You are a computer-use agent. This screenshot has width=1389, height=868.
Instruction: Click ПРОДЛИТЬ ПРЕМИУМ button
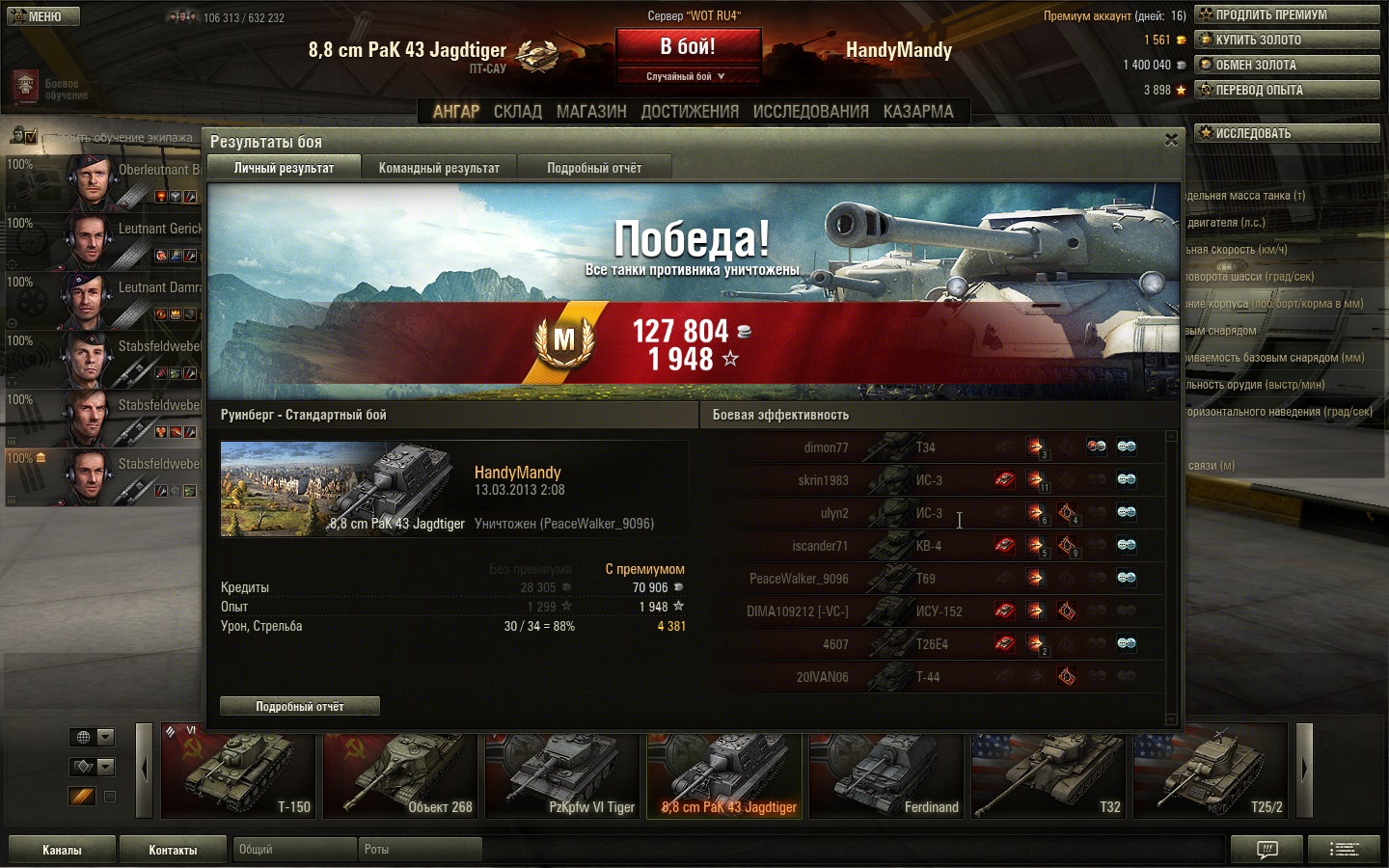click(1287, 14)
